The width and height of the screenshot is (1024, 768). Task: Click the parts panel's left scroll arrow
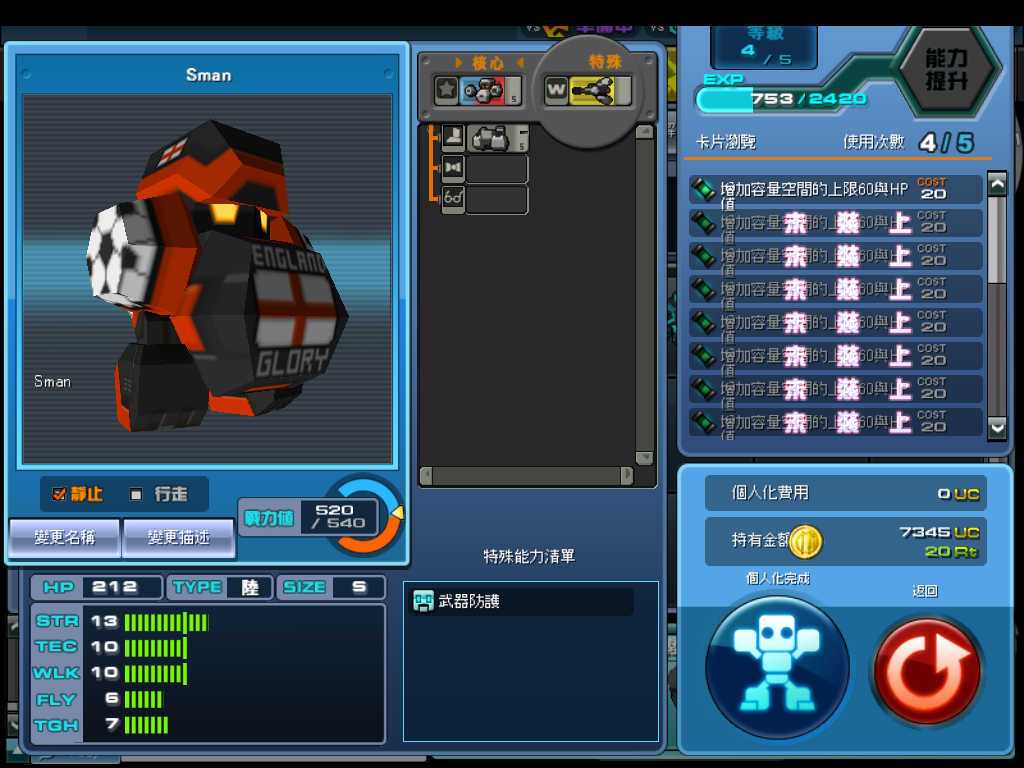pyautogui.click(x=426, y=476)
